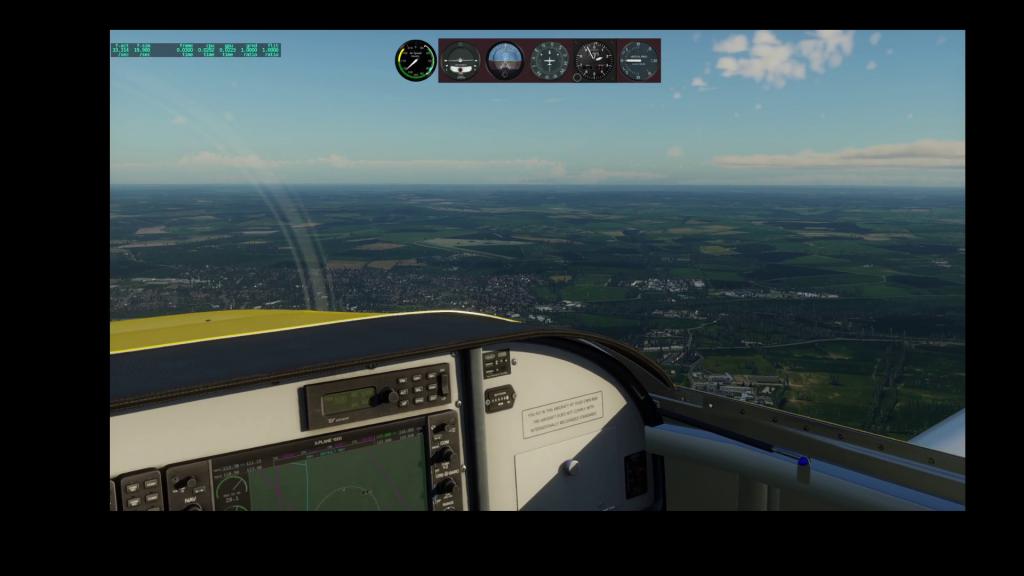The image size is (1024, 576).
Task: Select the turn coordinator instrument
Action: click(461, 60)
